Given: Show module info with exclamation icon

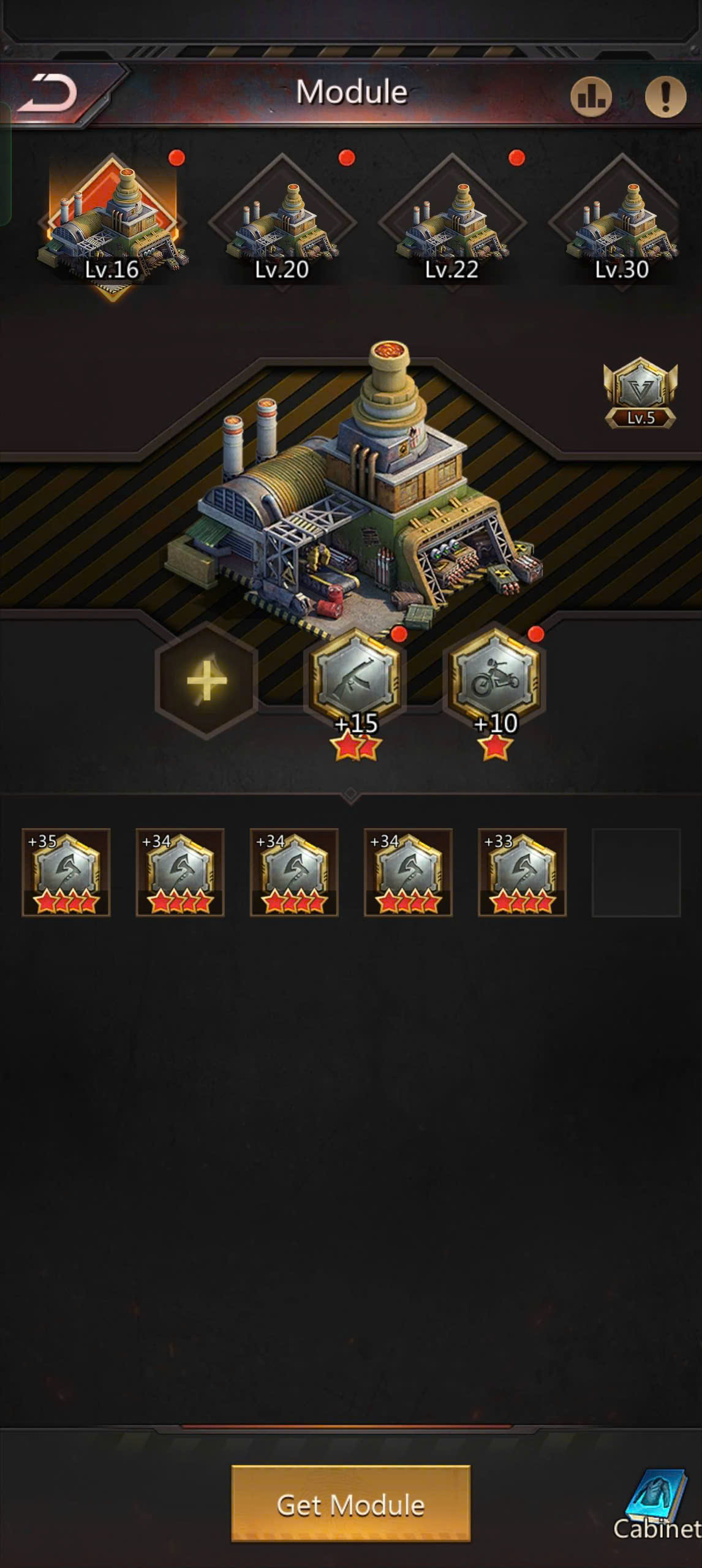Looking at the screenshot, I should 665,96.
